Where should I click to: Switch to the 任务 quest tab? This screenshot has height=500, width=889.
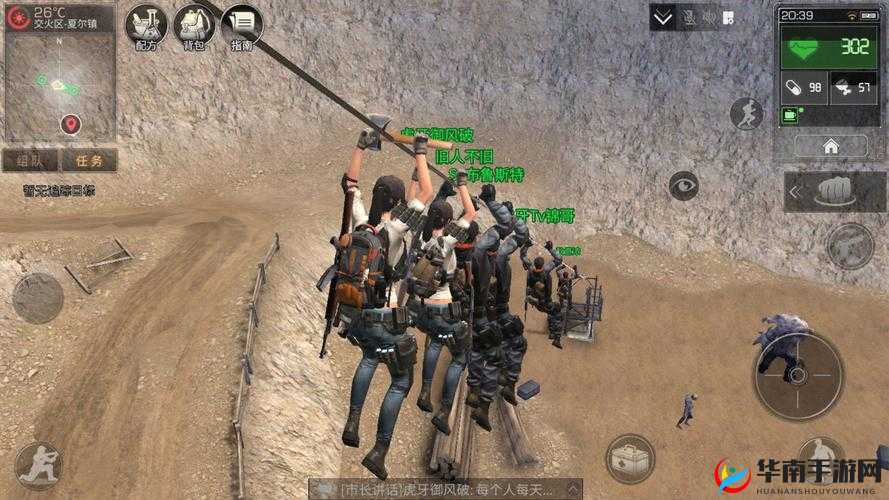click(88, 160)
